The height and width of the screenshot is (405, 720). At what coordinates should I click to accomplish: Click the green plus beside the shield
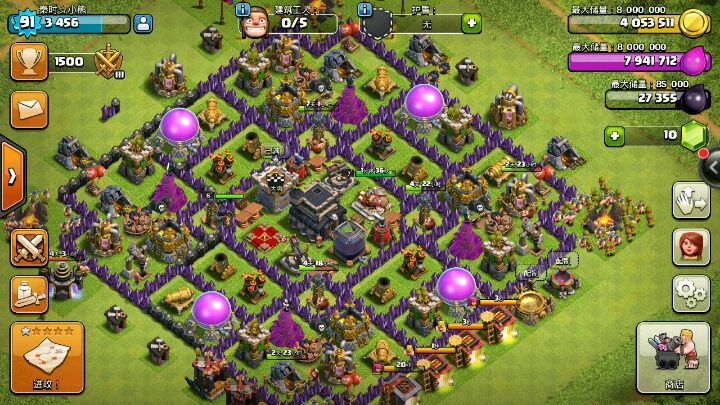point(469,23)
